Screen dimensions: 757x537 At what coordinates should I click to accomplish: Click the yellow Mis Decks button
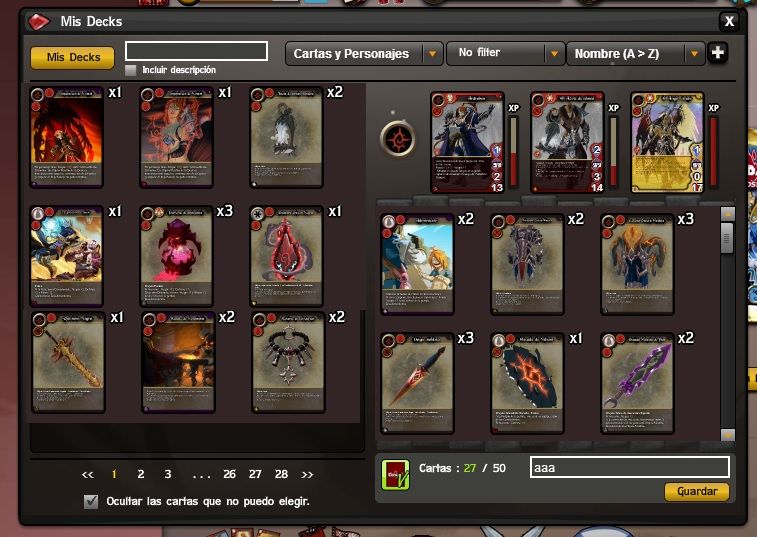coord(73,58)
